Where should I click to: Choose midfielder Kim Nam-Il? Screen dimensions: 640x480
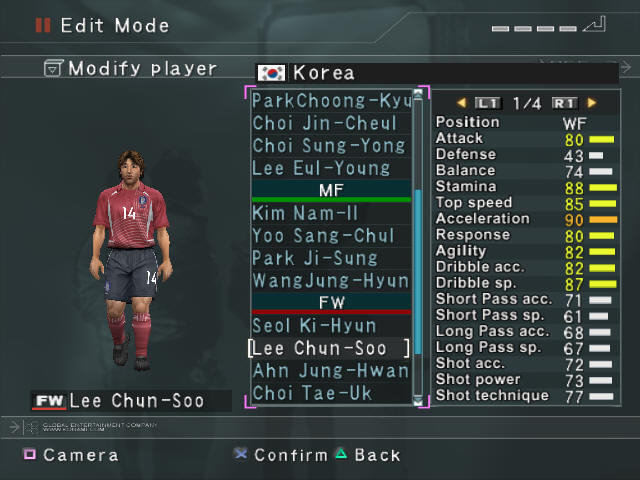[306, 213]
